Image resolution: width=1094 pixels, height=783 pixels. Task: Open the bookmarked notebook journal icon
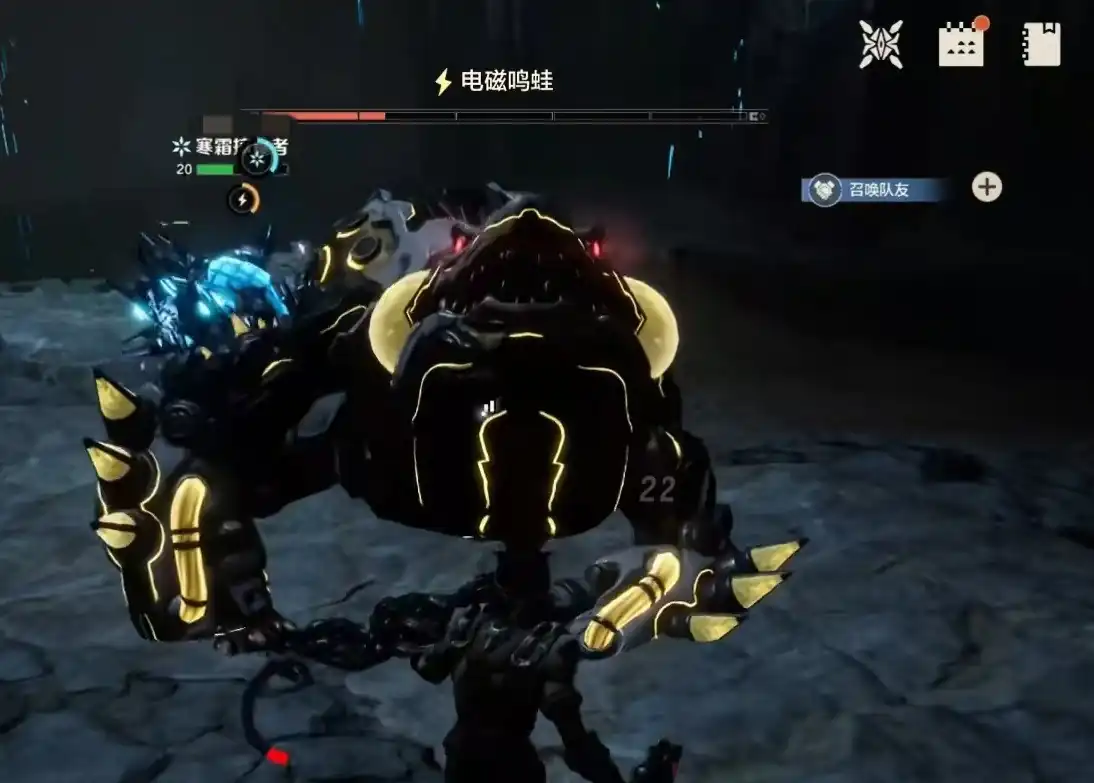click(1041, 45)
